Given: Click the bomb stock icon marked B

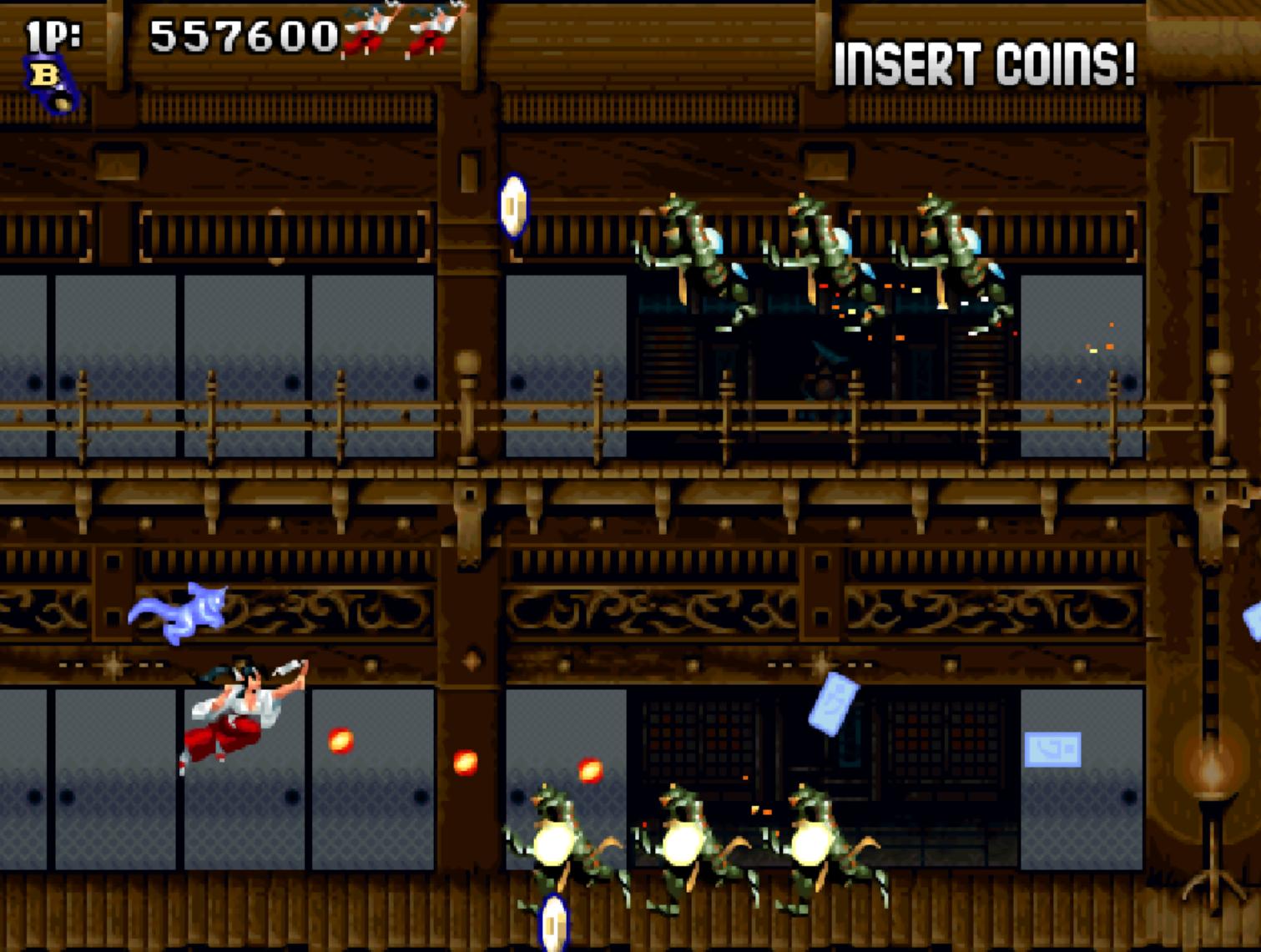Looking at the screenshot, I should pos(50,82).
